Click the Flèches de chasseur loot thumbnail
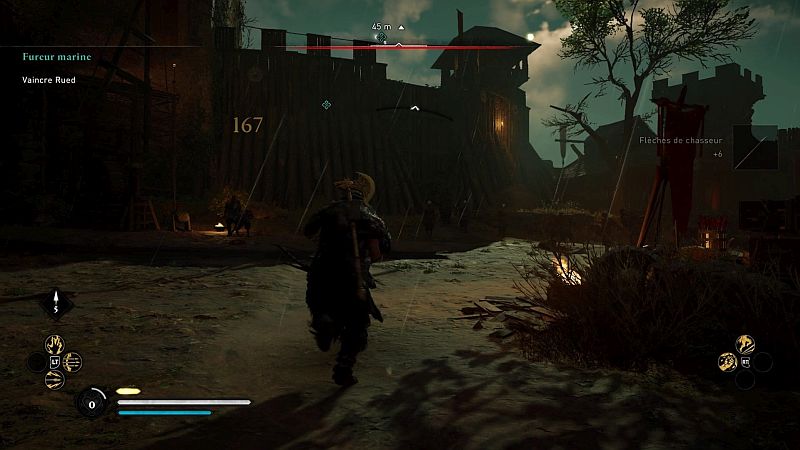 click(x=755, y=147)
